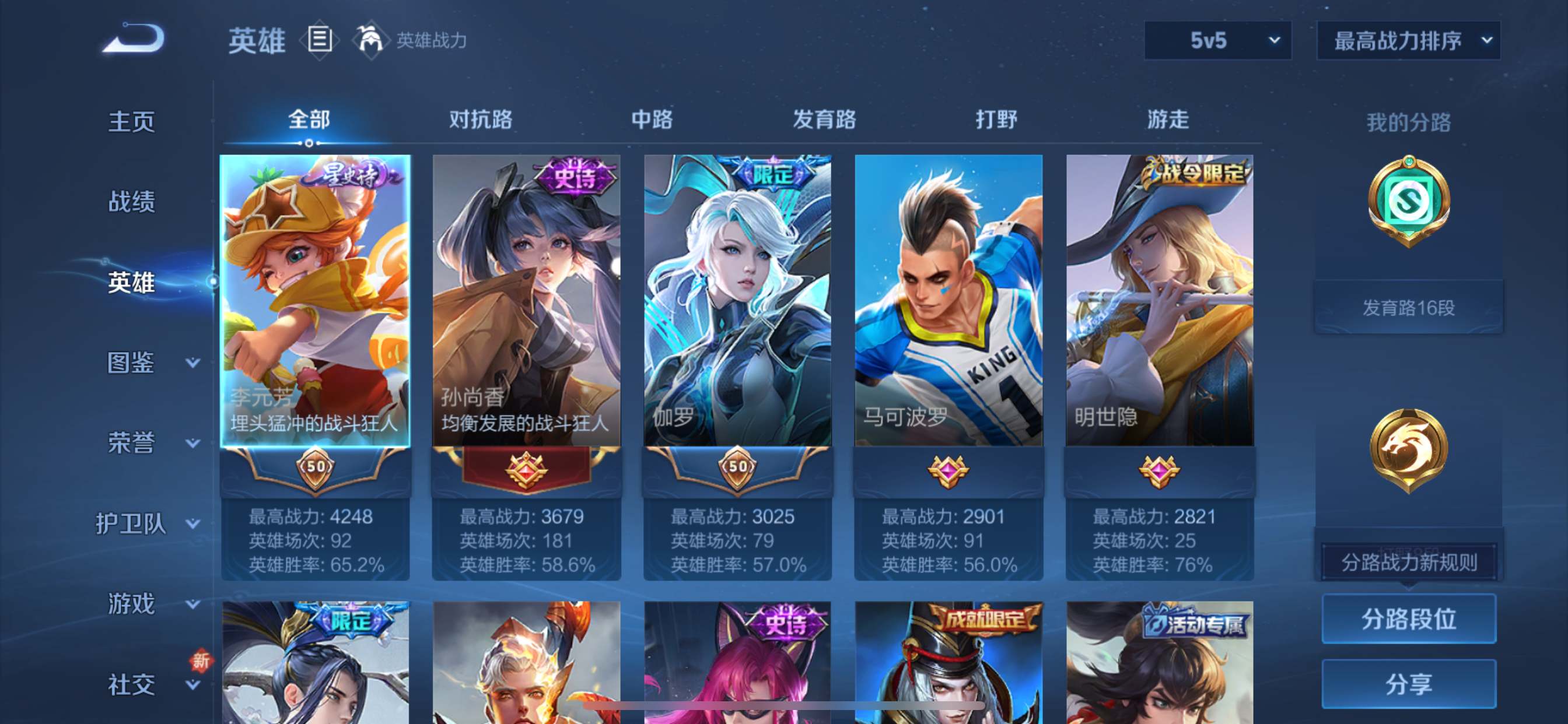Switch to the 中路 tab
The image size is (1568, 724).
(x=652, y=120)
